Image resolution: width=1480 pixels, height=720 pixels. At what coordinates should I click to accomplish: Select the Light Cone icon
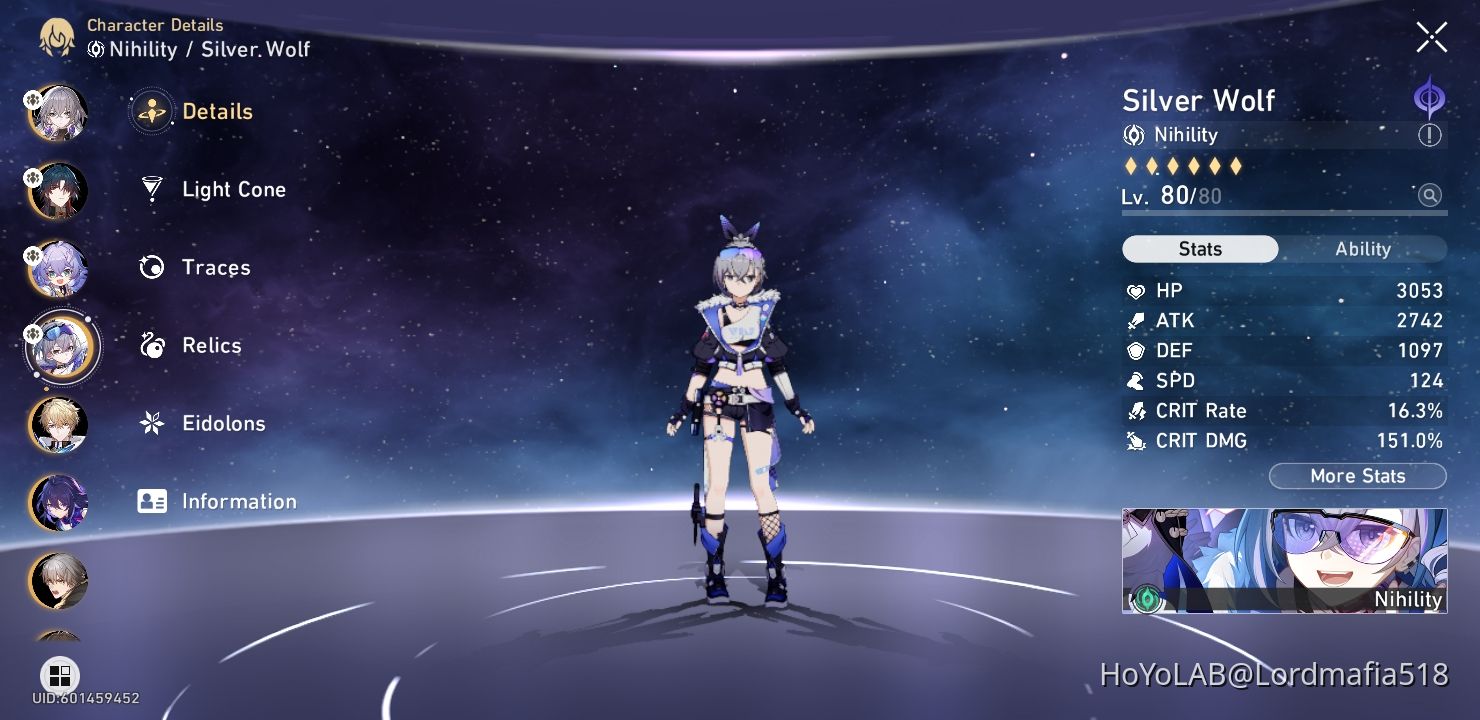pyautogui.click(x=150, y=189)
